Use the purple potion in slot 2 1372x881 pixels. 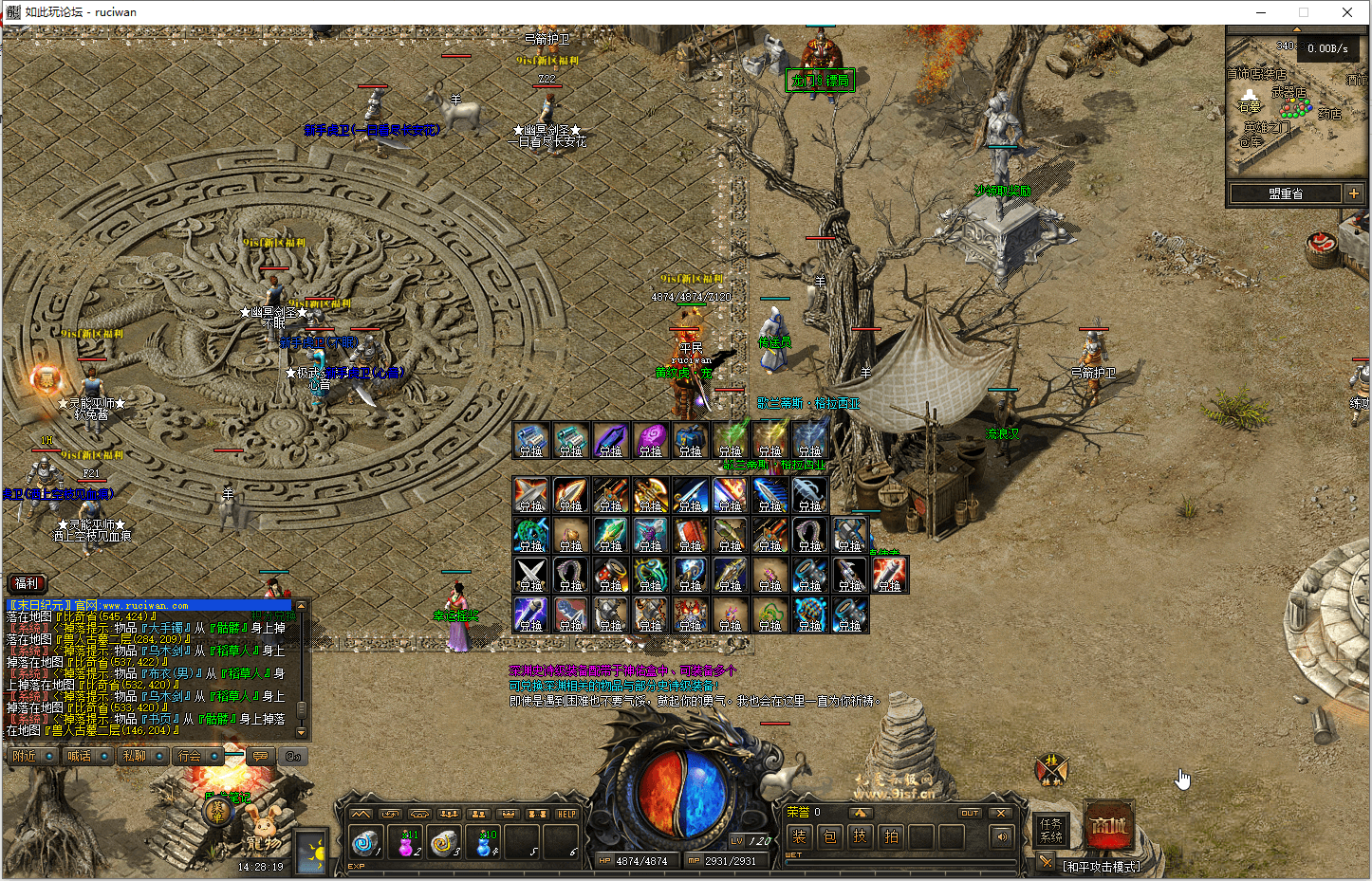coord(409,842)
